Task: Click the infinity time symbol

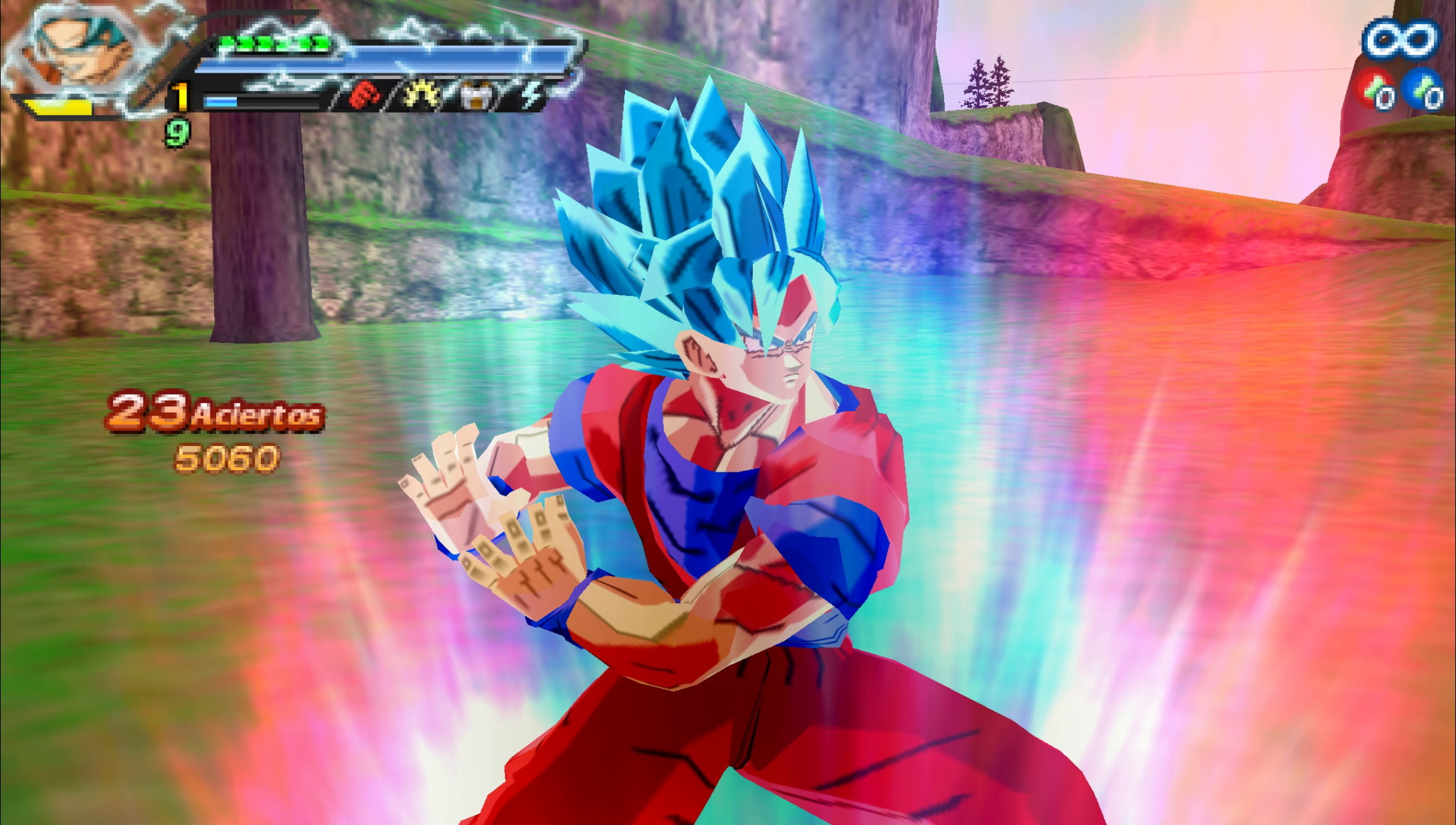Action: [x=1401, y=39]
